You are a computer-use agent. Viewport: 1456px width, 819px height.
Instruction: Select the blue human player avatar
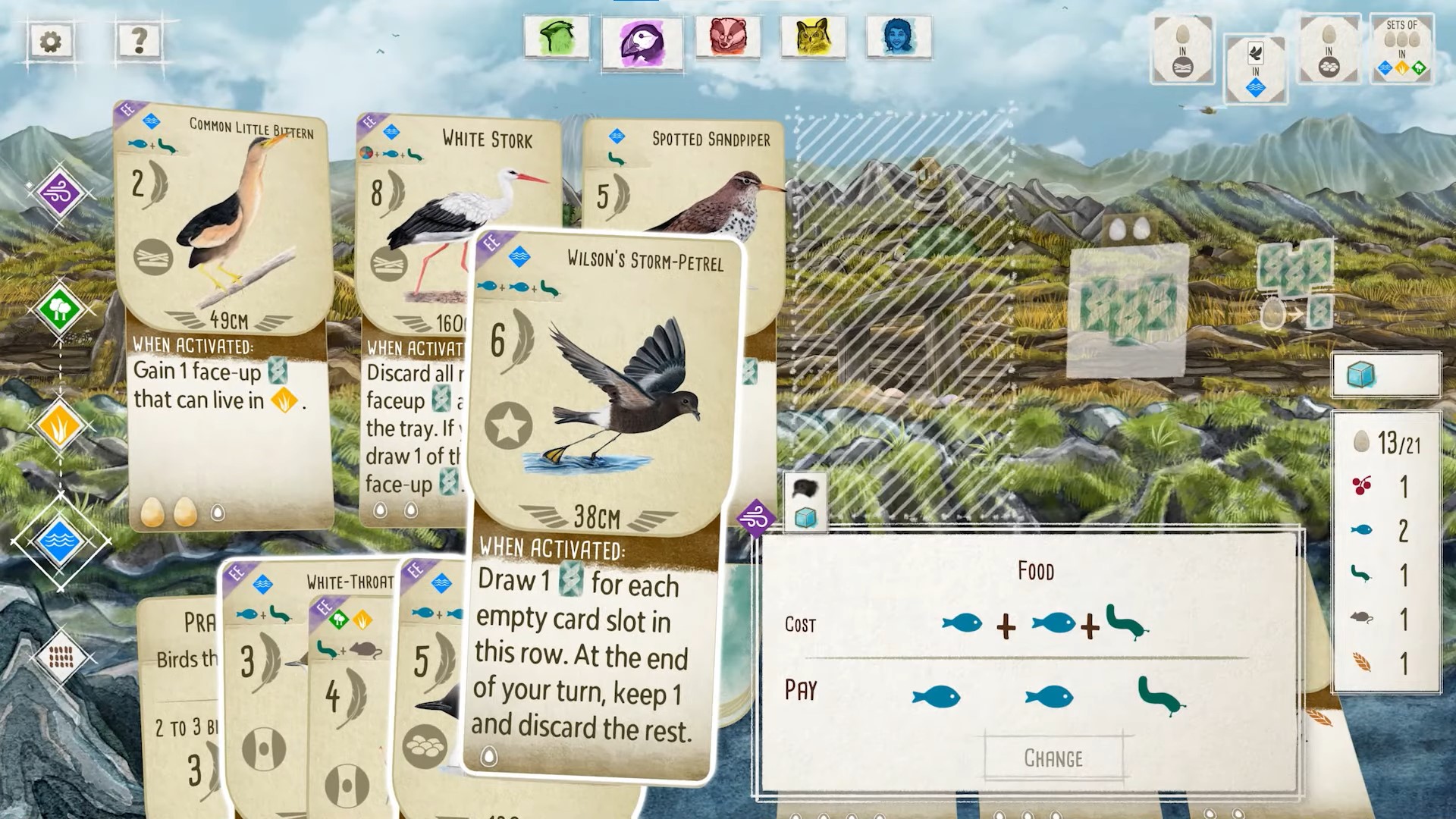[899, 36]
